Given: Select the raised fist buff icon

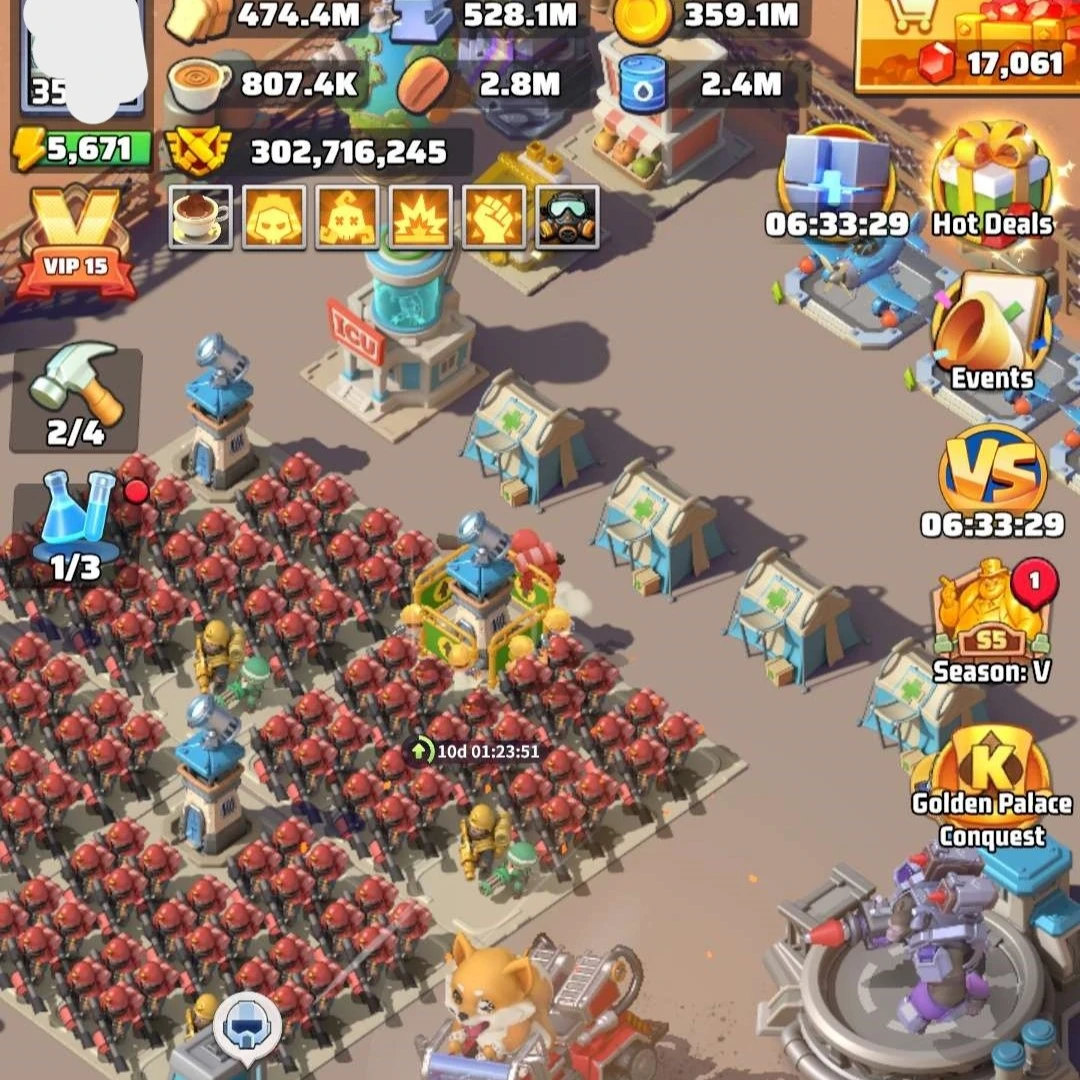Looking at the screenshot, I should 495,216.
